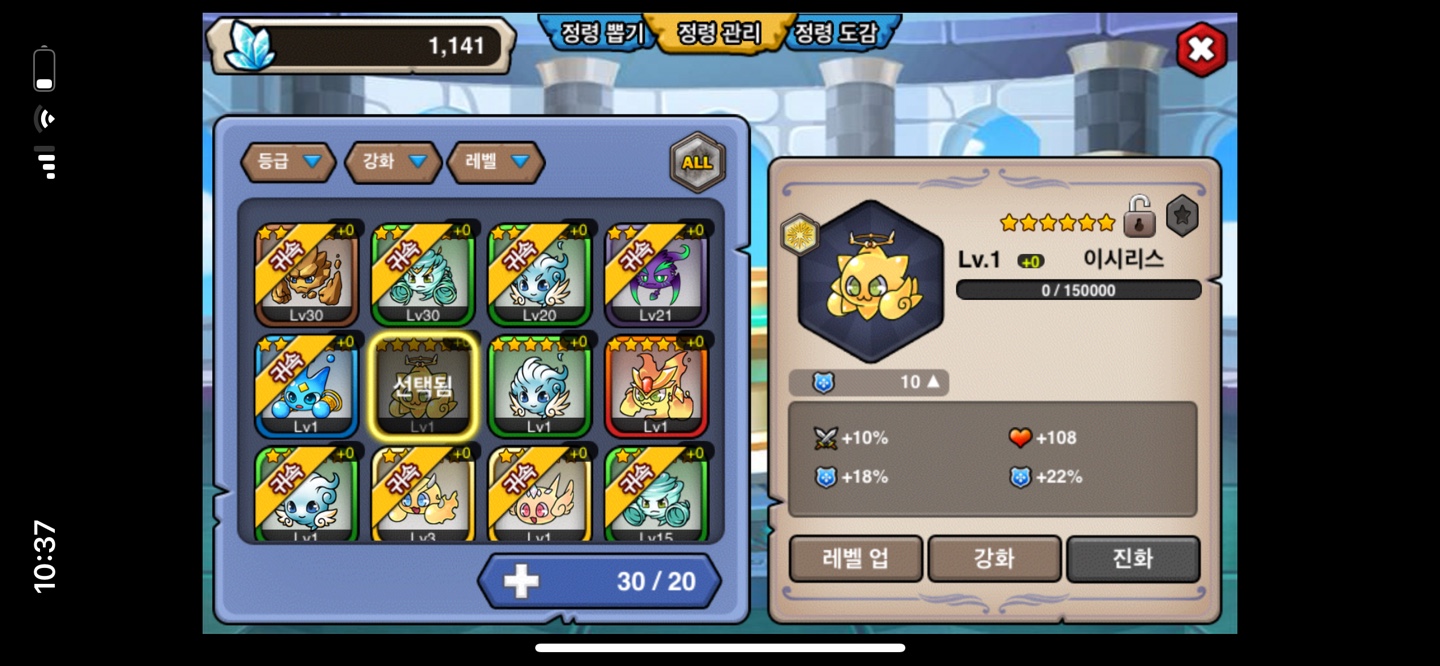Tap the 레벨 업 button
Viewport: 1440px width, 666px height.
click(x=855, y=559)
